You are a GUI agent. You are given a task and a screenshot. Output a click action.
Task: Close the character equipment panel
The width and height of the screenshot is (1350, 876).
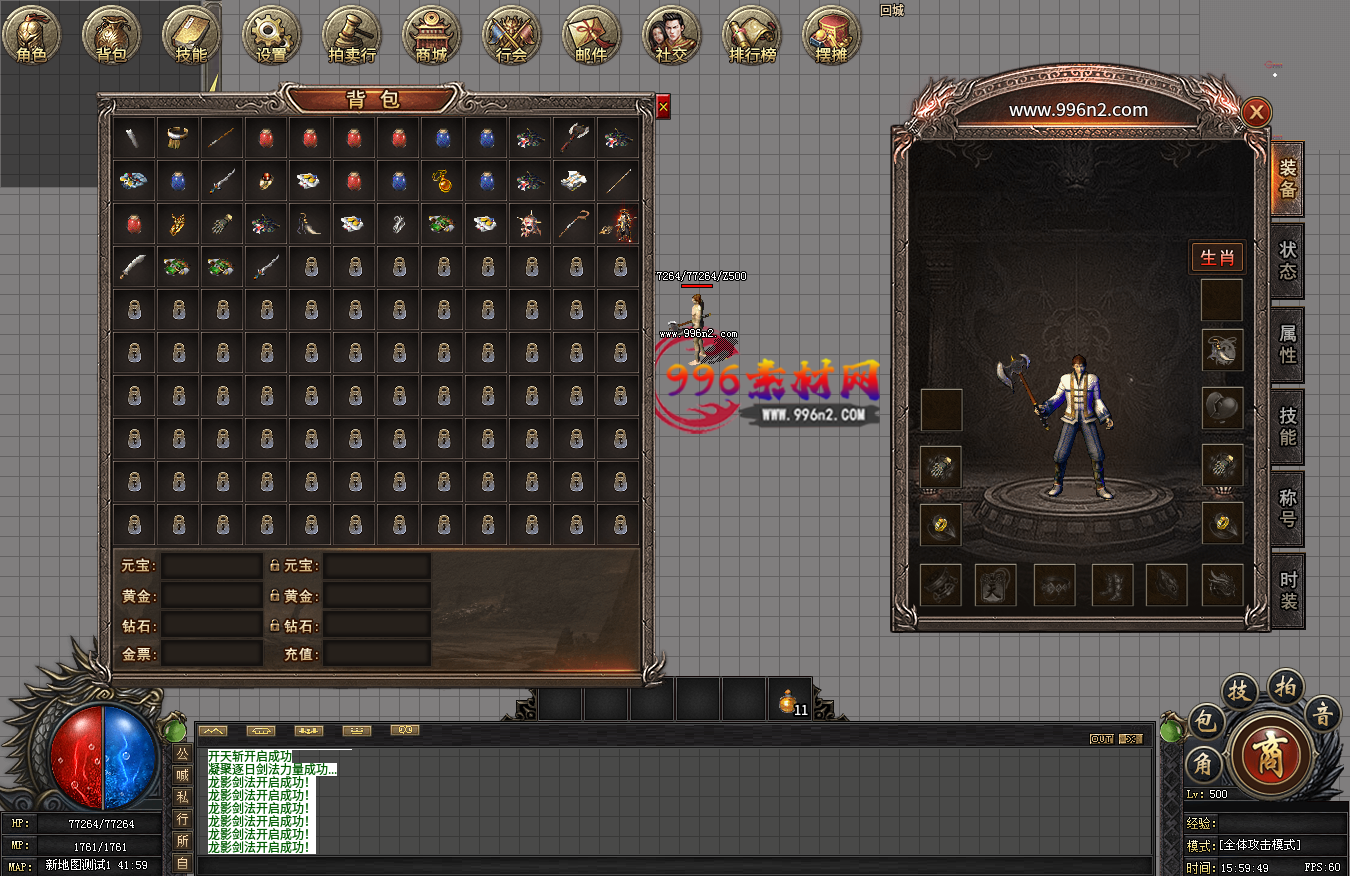coord(1258,112)
